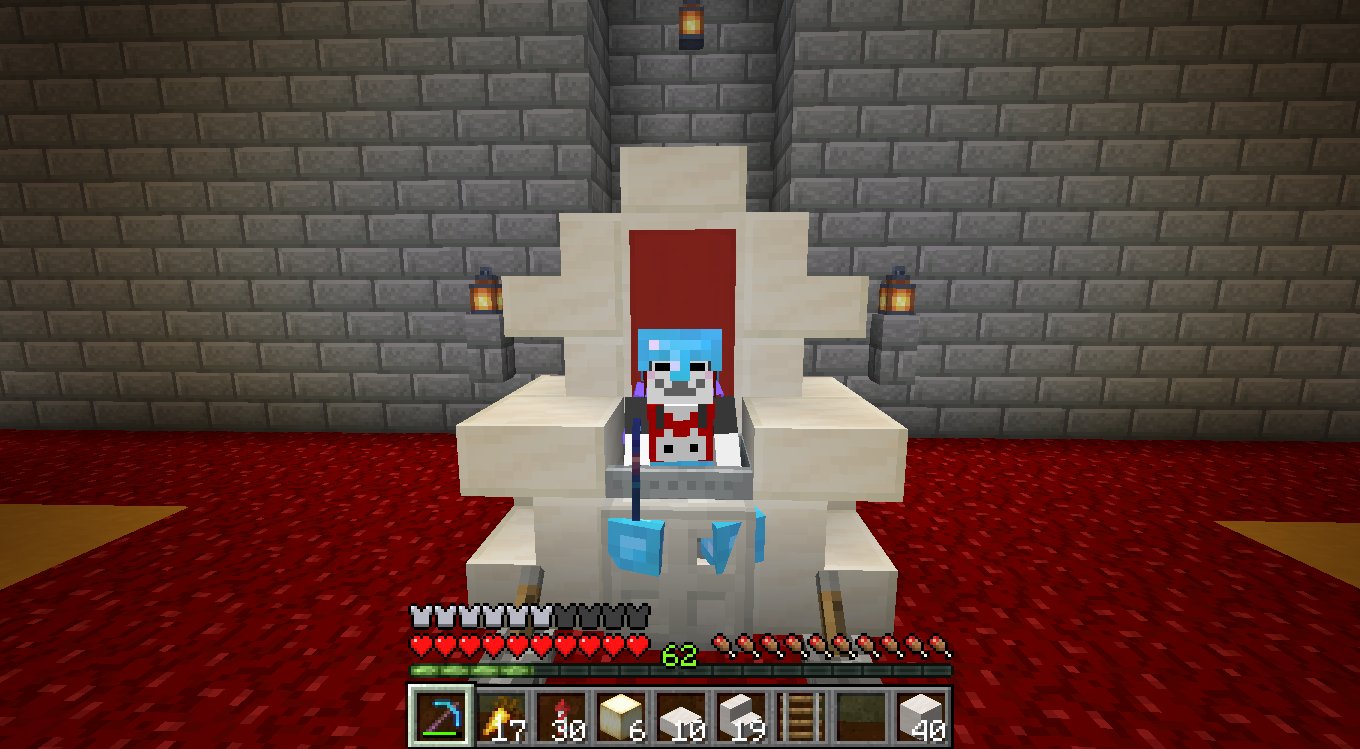
Task: Select the quartz block stack of 10
Action: click(x=679, y=715)
